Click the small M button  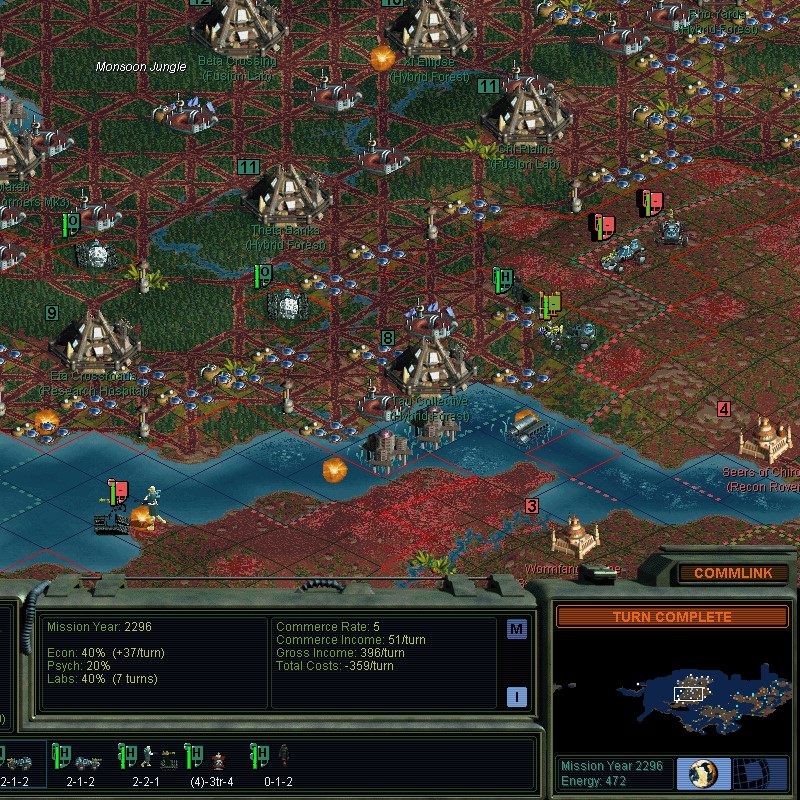[x=516, y=629]
